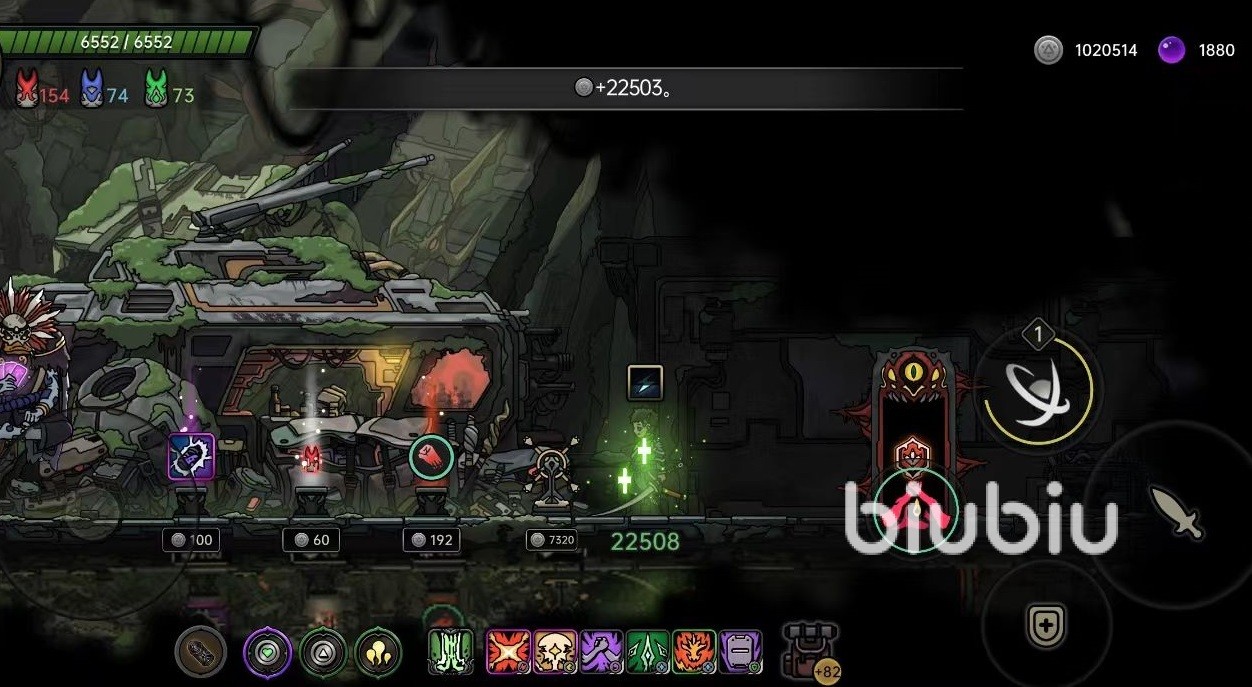Select the purple handshake skill icon
1252x687 pixels.
click(602, 652)
